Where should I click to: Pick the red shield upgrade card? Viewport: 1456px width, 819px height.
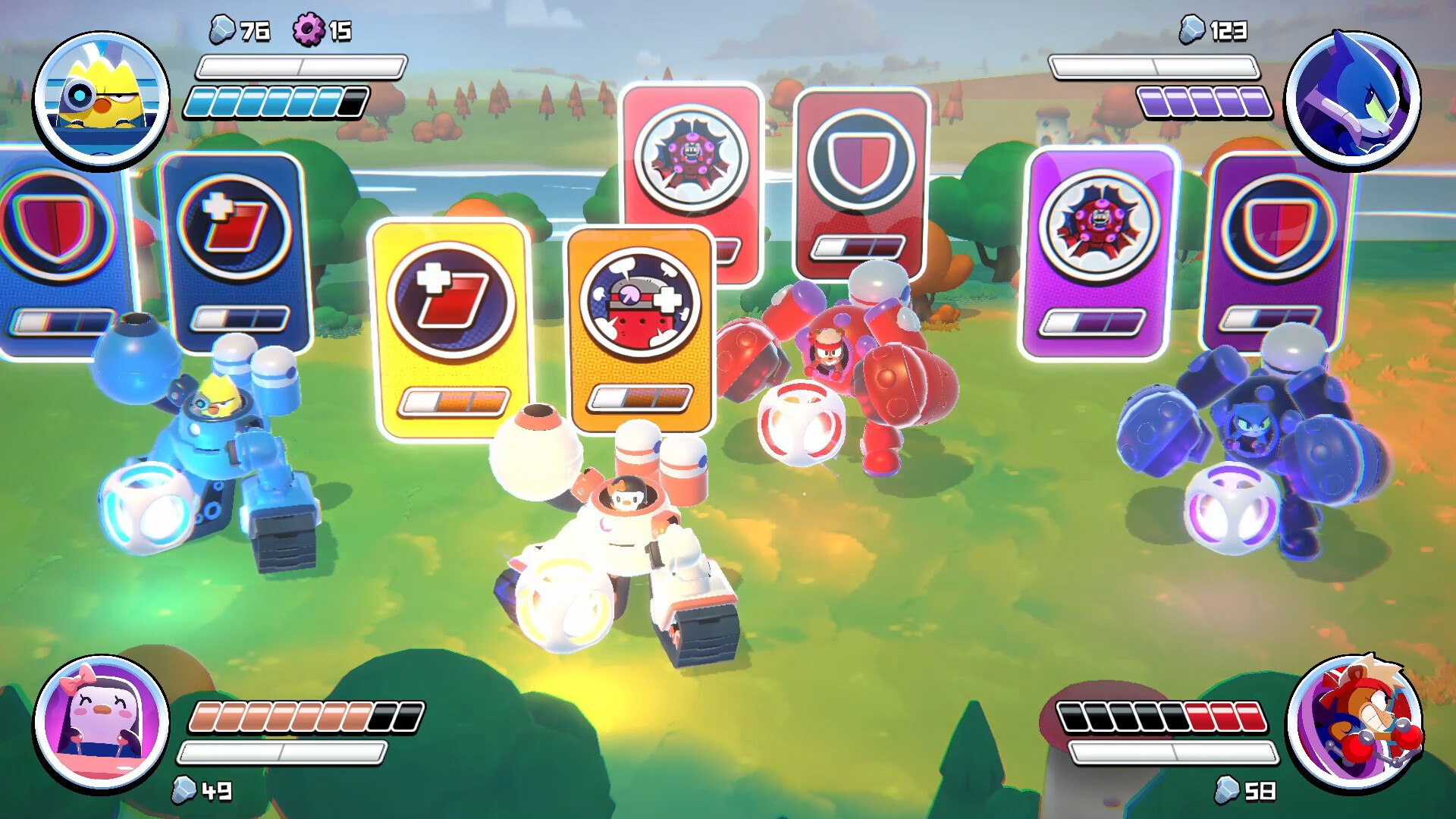tap(860, 182)
